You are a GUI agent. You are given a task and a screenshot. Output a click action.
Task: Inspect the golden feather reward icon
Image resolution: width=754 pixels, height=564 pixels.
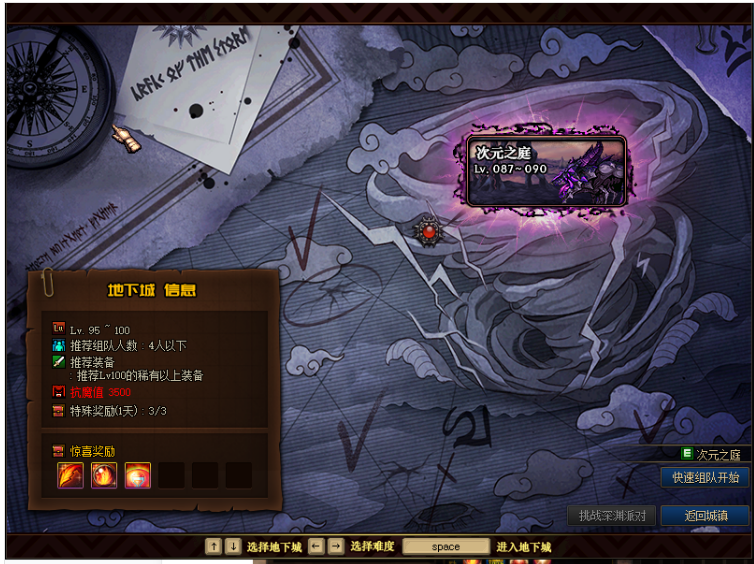tap(71, 475)
